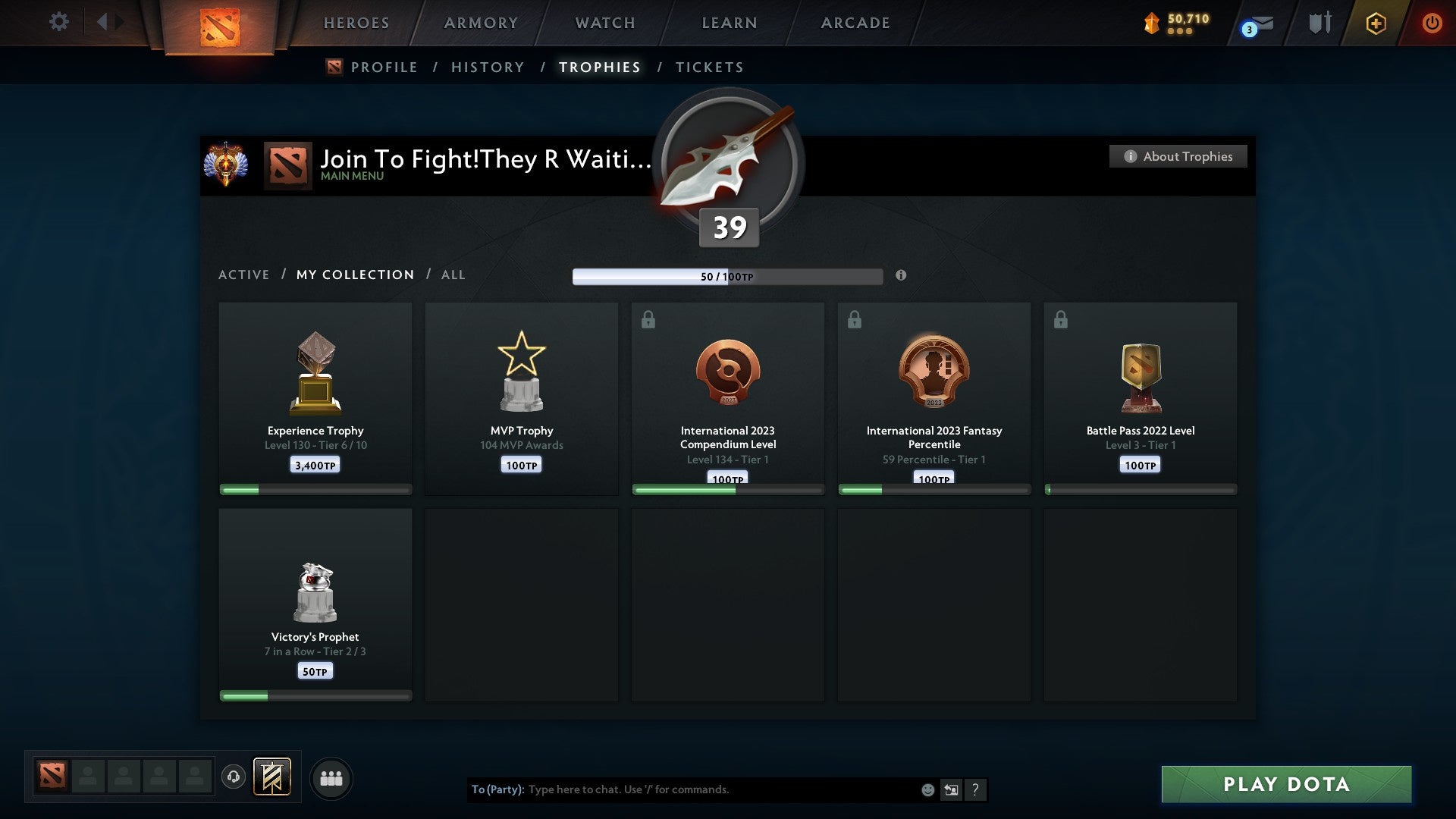Open About Trophies information
This screenshot has width=1456, height=819.
(x=1178, y=156)
